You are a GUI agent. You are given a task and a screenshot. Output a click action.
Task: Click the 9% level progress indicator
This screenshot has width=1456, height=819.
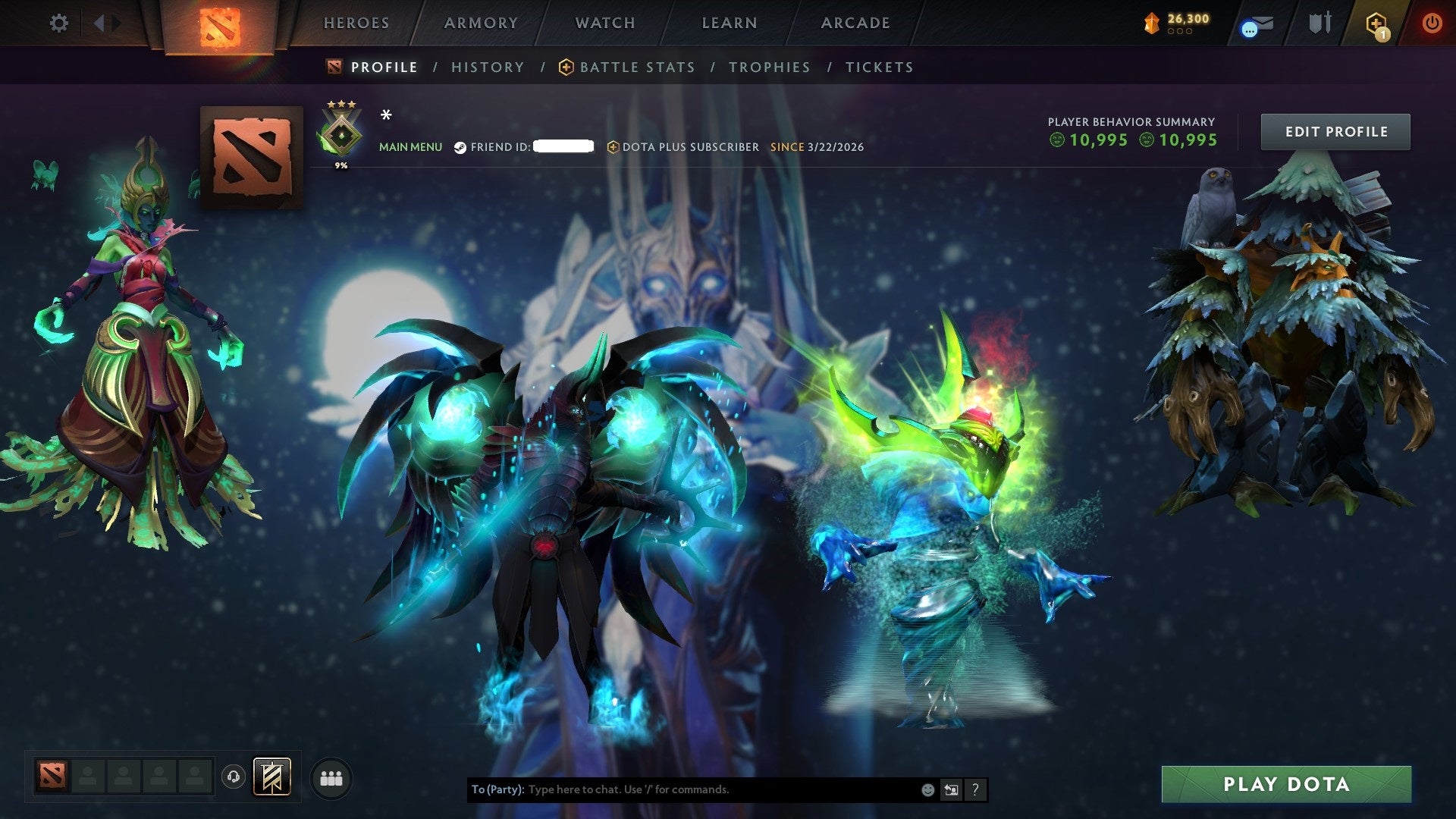point(342,163)
